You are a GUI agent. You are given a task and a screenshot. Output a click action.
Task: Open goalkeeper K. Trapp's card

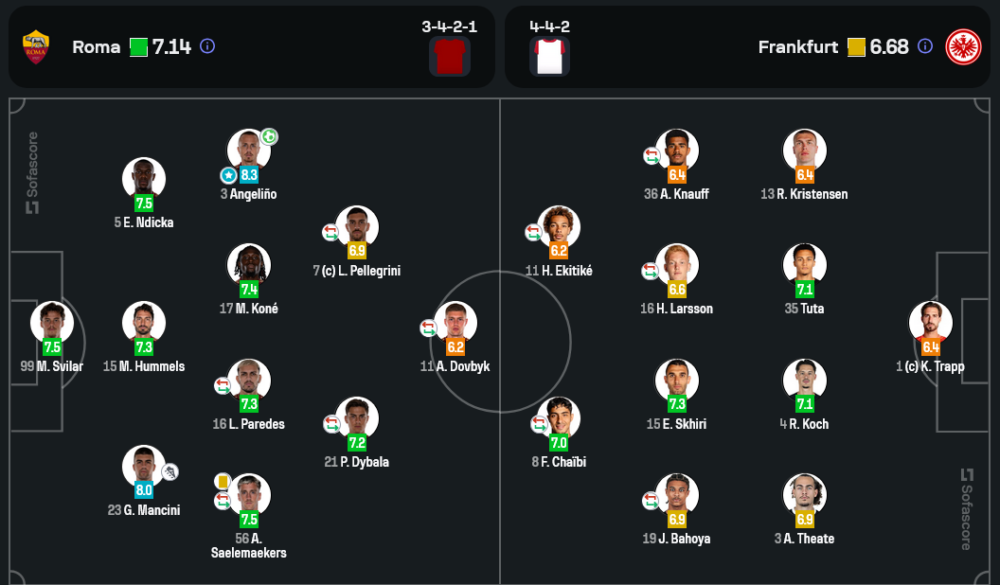coord(930,322)
